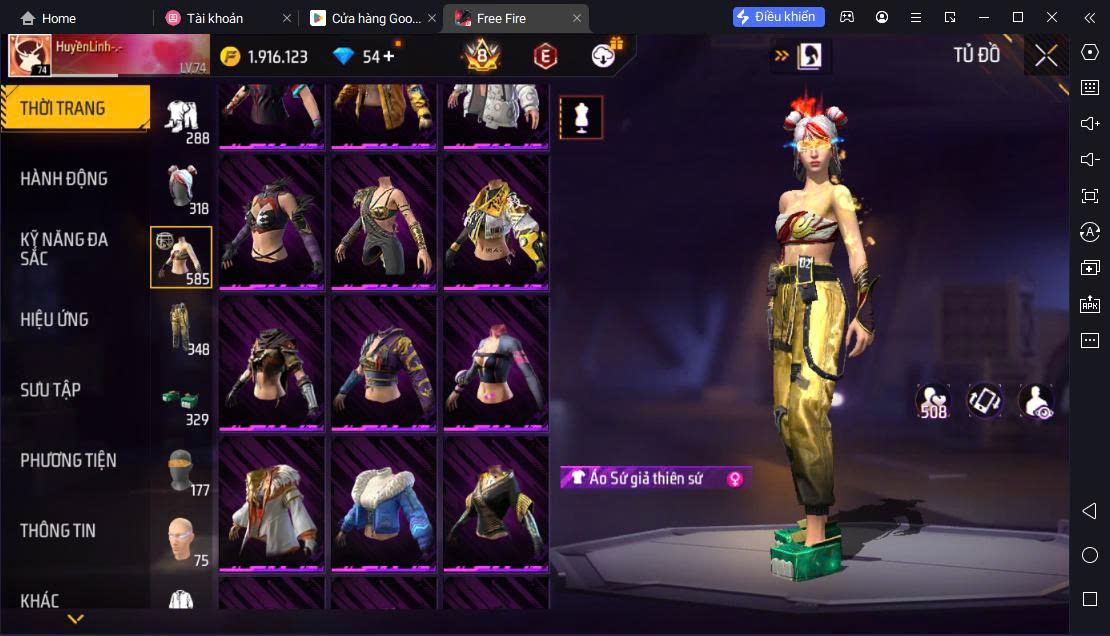
Task: Open the HIỆU ỨNG category
Action: click(55, 320)
